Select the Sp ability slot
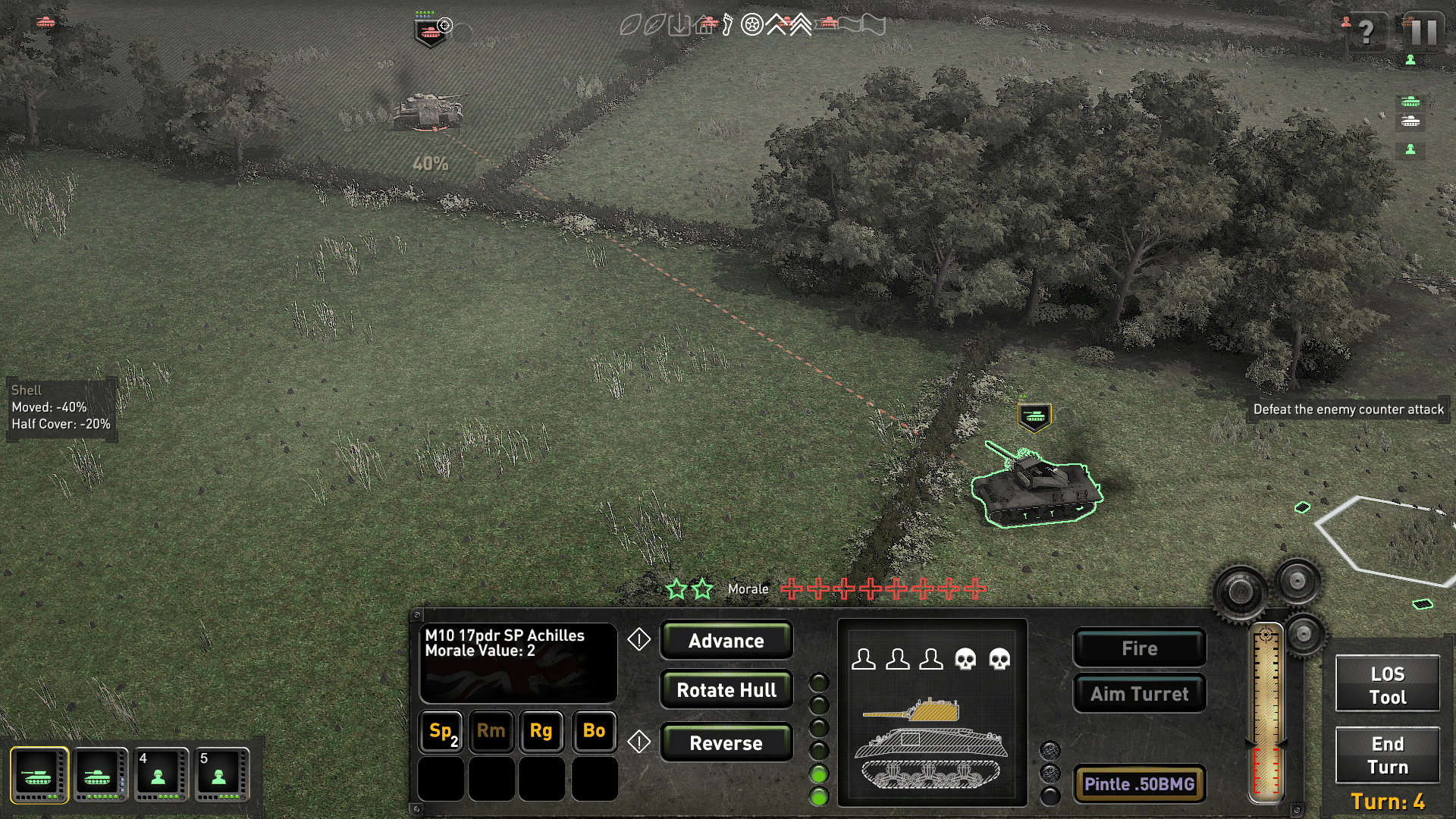The image size is (1456, 819). [441, 732]
